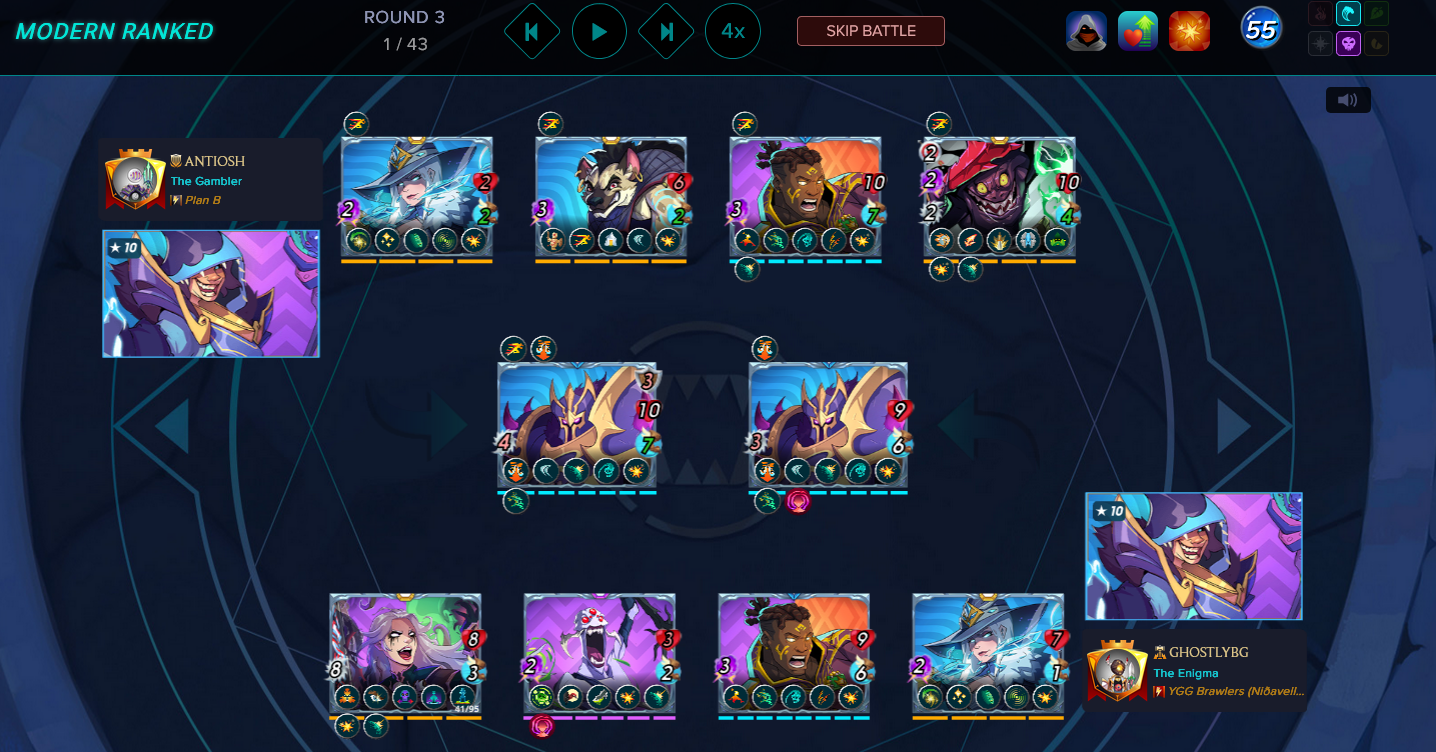This screenshot has height=752, width=1436.
Task: Play the battle replay
Action: 599,32
